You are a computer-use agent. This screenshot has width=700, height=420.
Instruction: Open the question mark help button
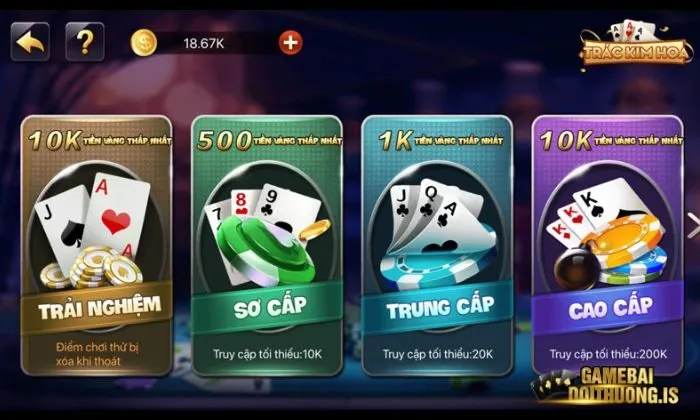(85, 42)
